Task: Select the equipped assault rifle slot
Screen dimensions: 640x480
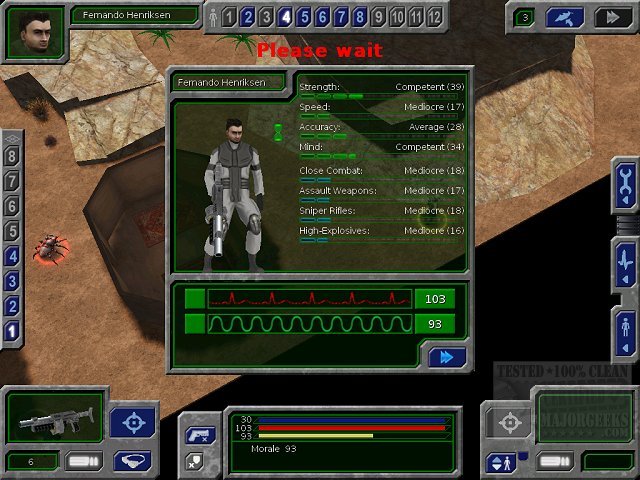Action: click(x=54, y=417)
